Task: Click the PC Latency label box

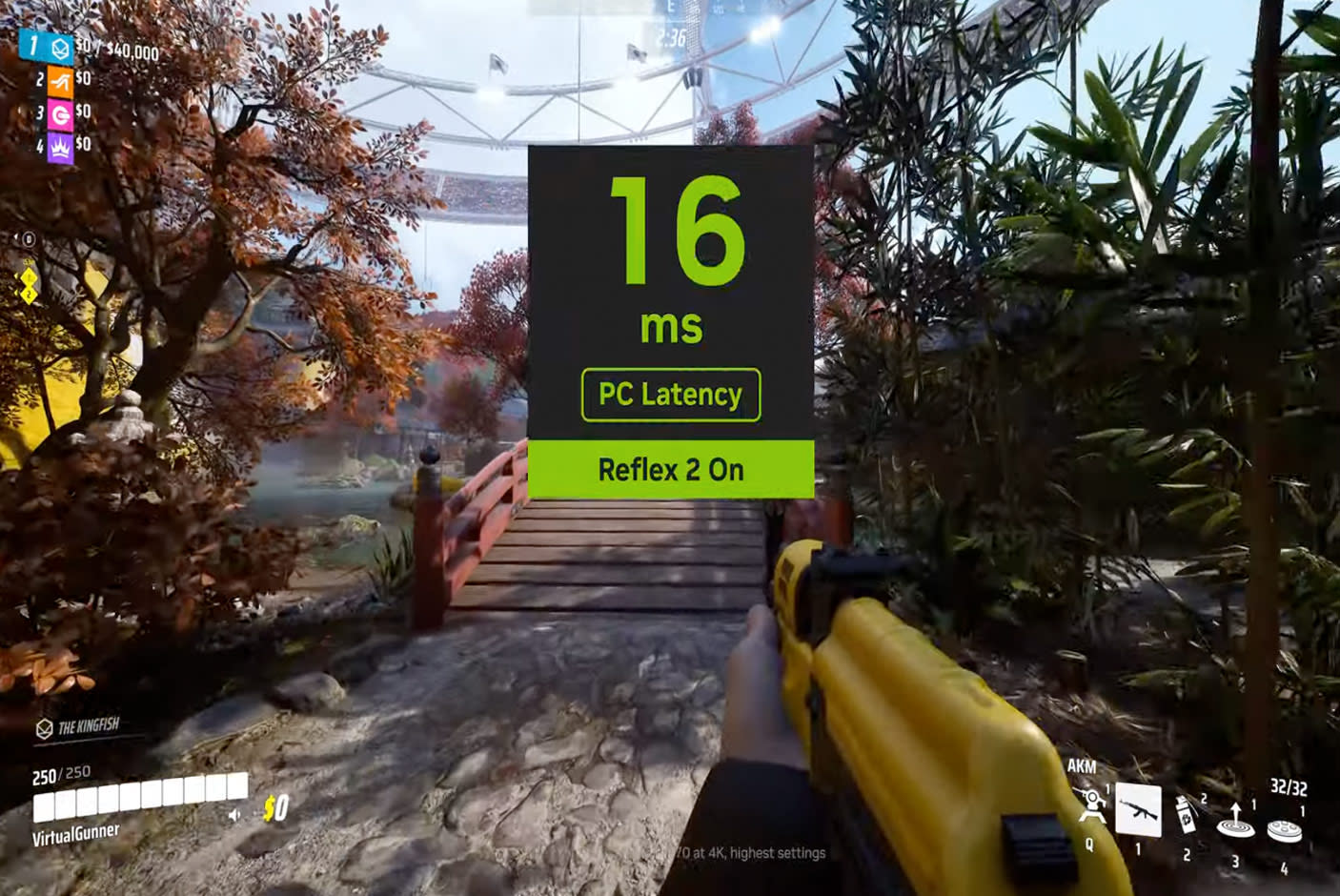Action: 671,395
